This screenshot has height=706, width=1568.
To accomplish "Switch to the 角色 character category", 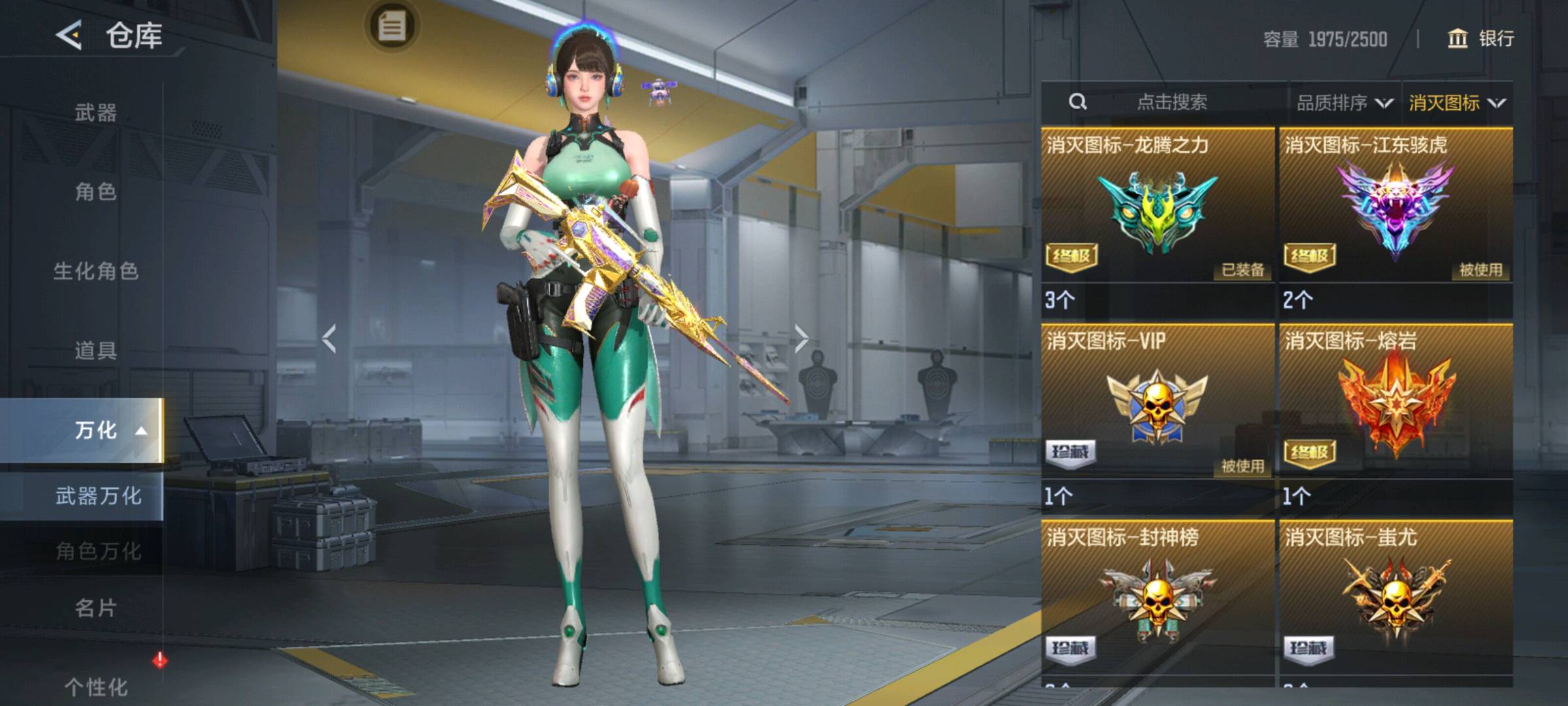I will coord(95,192).
